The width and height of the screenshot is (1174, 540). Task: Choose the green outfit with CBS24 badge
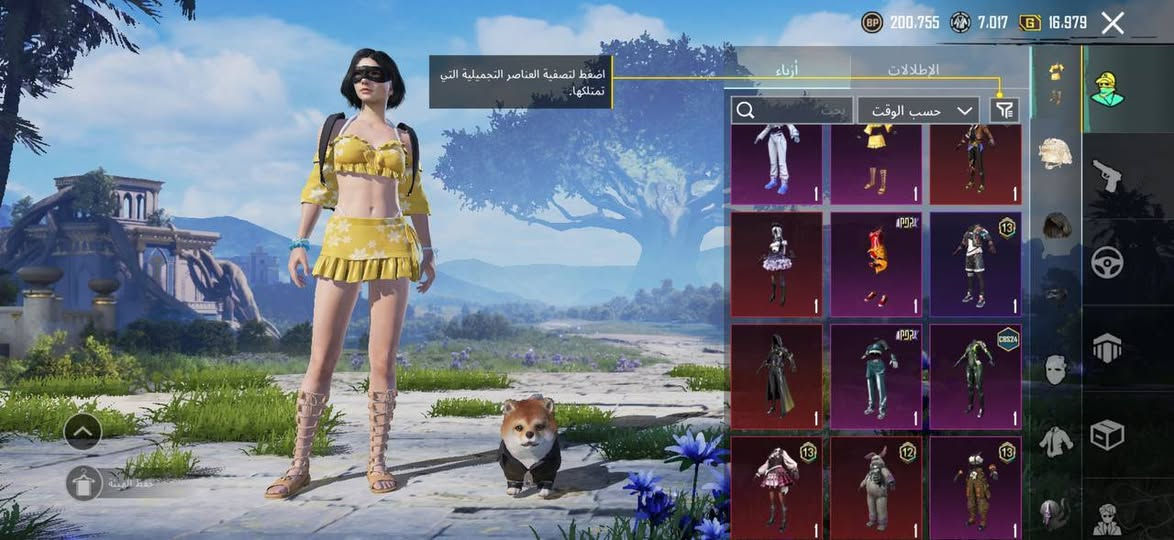coord(975,376)
